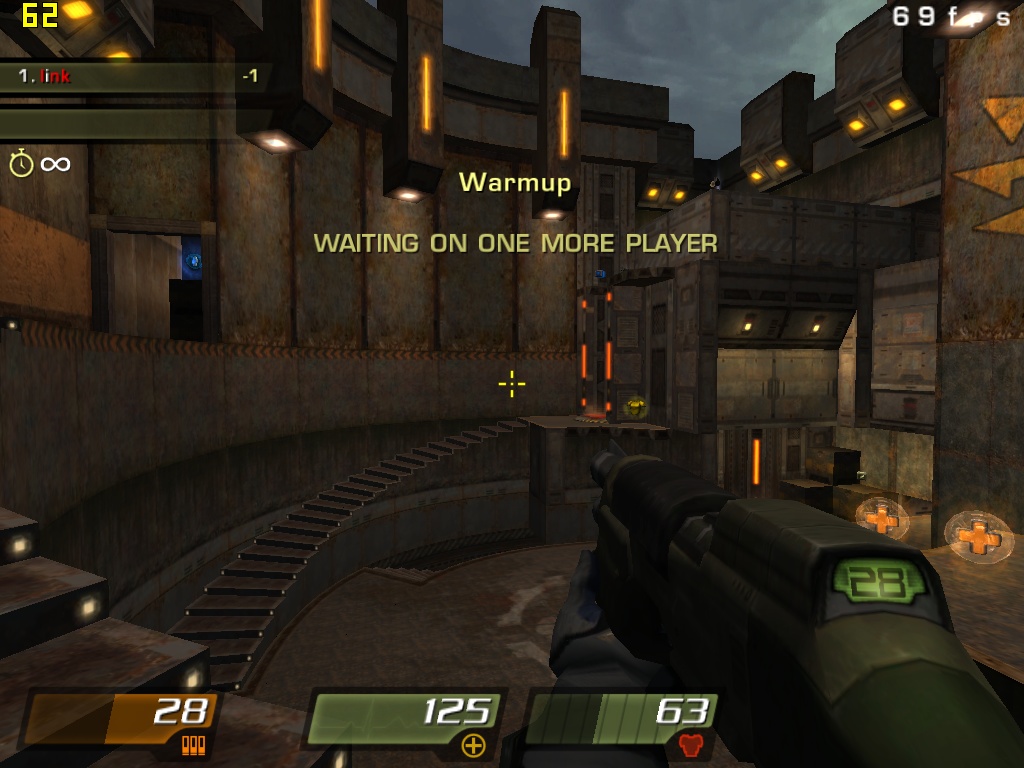The height and width of the screenshot is (768, 1024).
Task: Select player link's scoreboard row
Action: [135, 76]
